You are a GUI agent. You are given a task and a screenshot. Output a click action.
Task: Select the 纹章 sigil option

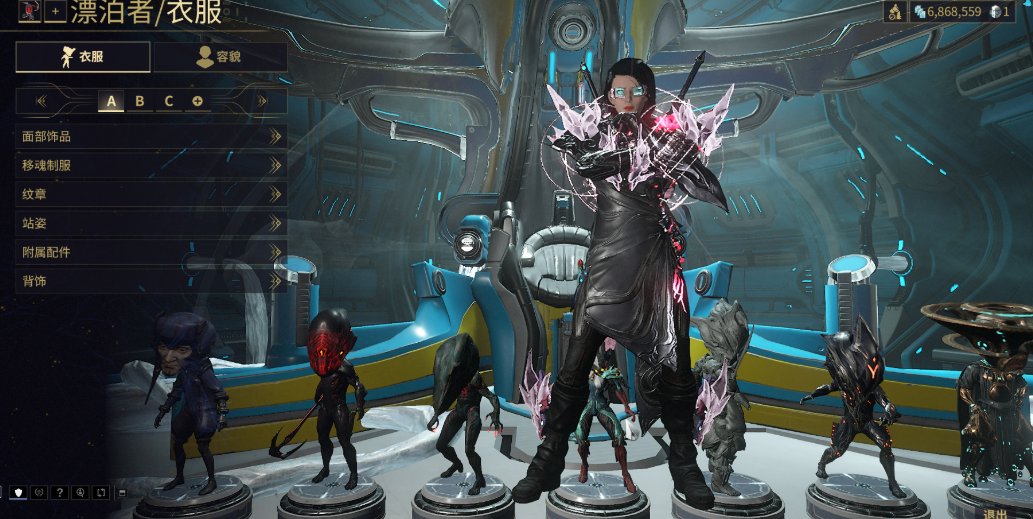150,194
